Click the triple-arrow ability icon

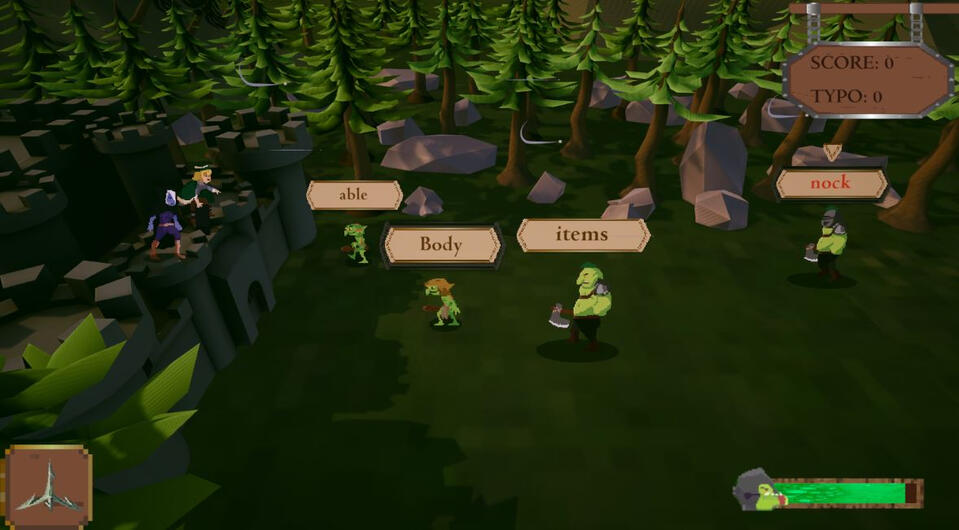coord(48,485)
